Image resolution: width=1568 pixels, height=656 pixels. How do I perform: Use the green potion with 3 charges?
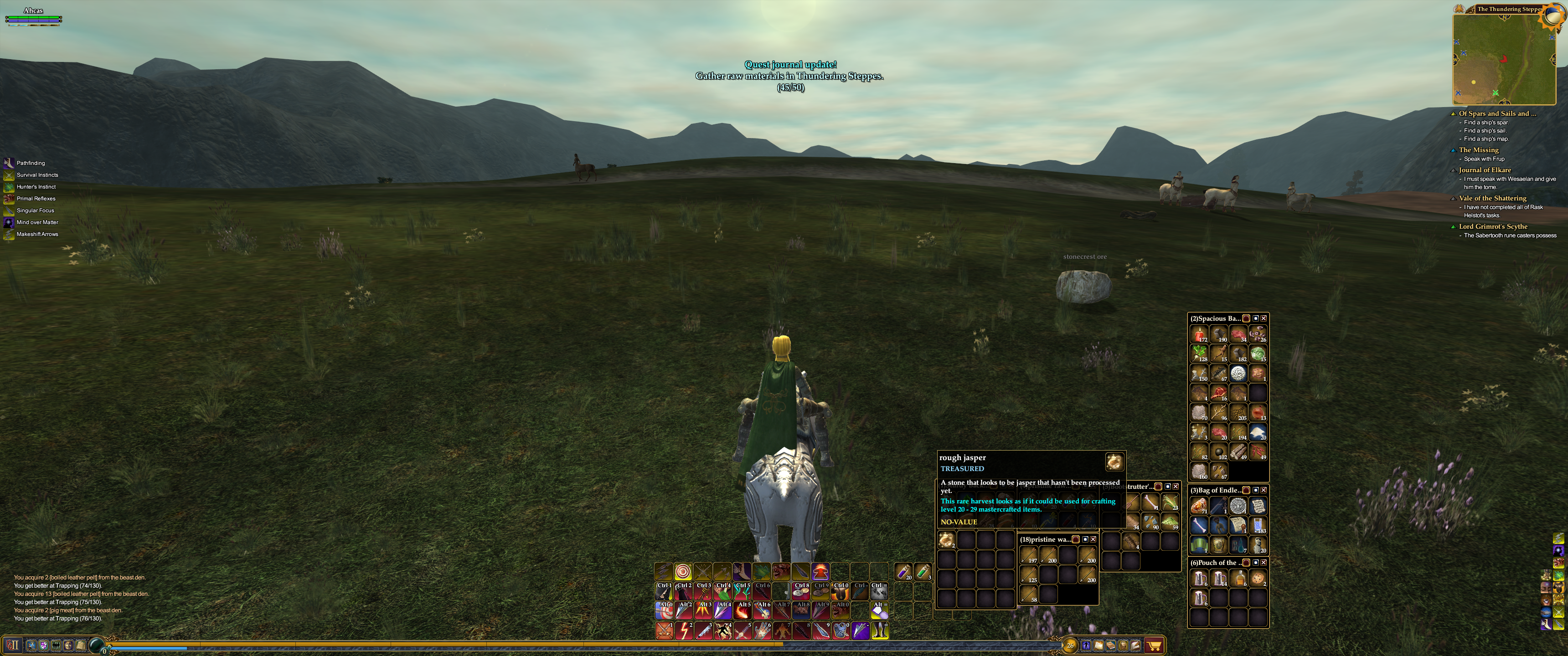tap(923, 571)
